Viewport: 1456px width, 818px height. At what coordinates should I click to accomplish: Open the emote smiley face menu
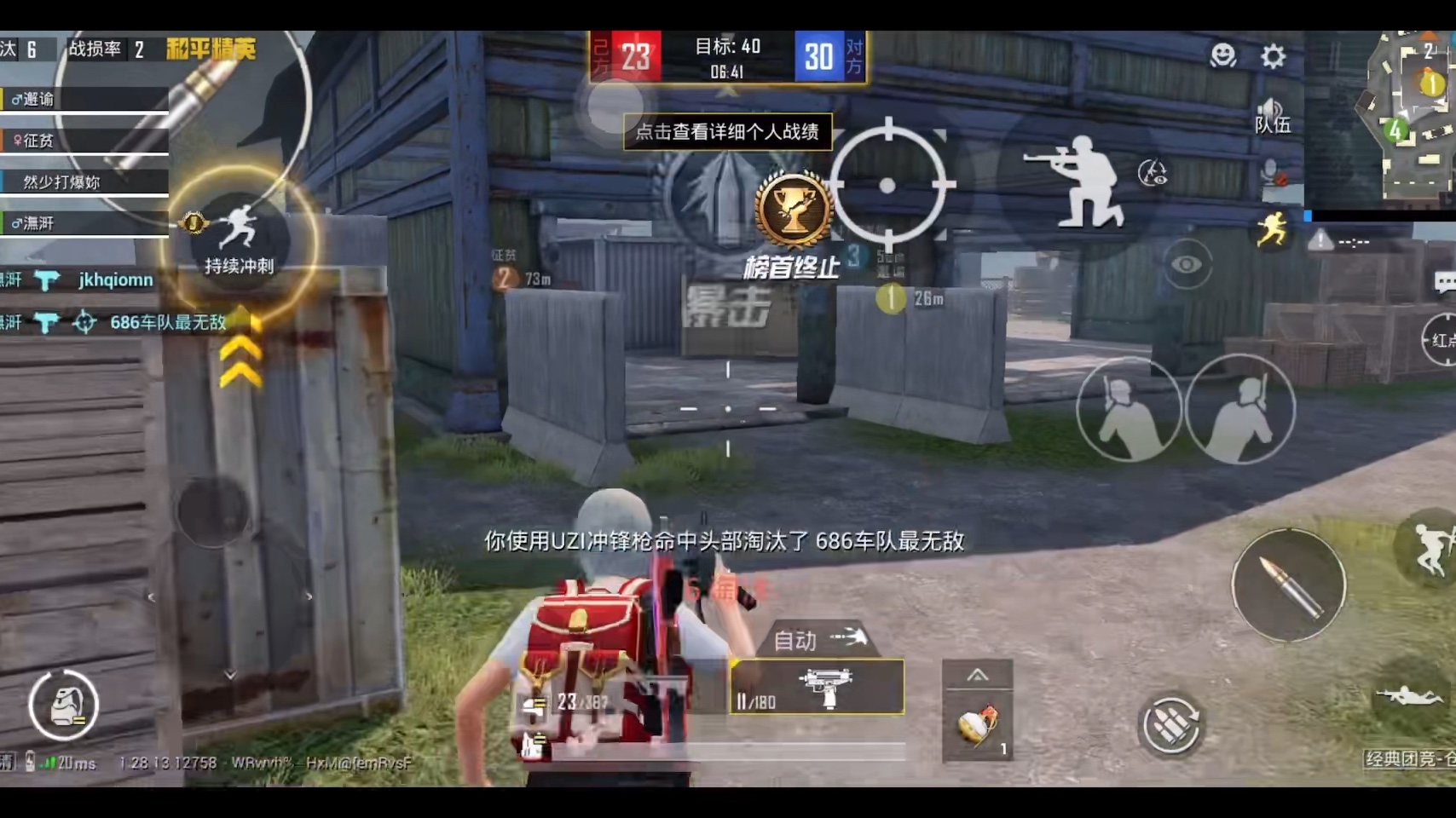(1223, 55)
